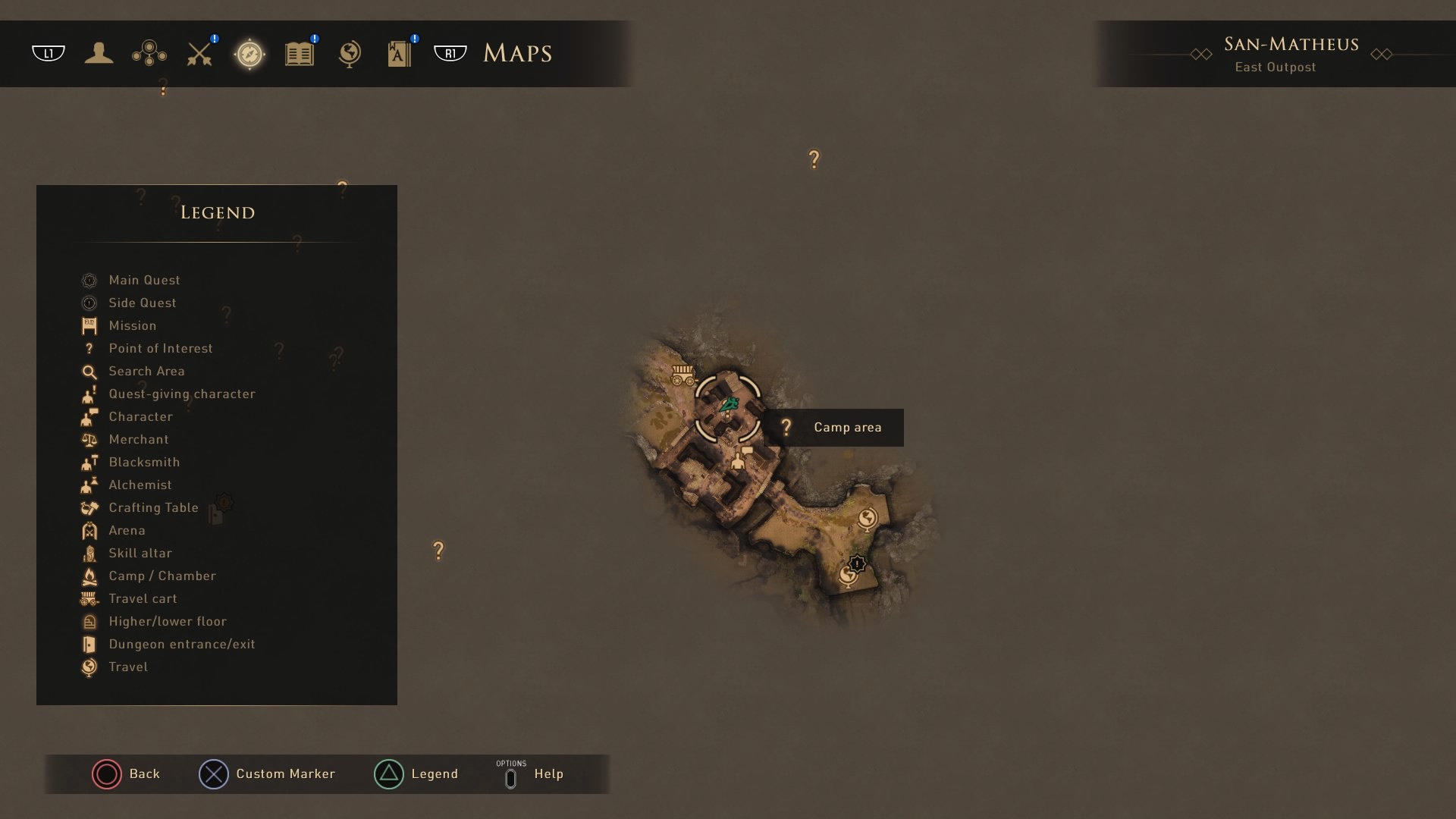The height and width of the screenshot is (819, 1456).
Task: Open the skill tree icon
Action: pos(149,53)
